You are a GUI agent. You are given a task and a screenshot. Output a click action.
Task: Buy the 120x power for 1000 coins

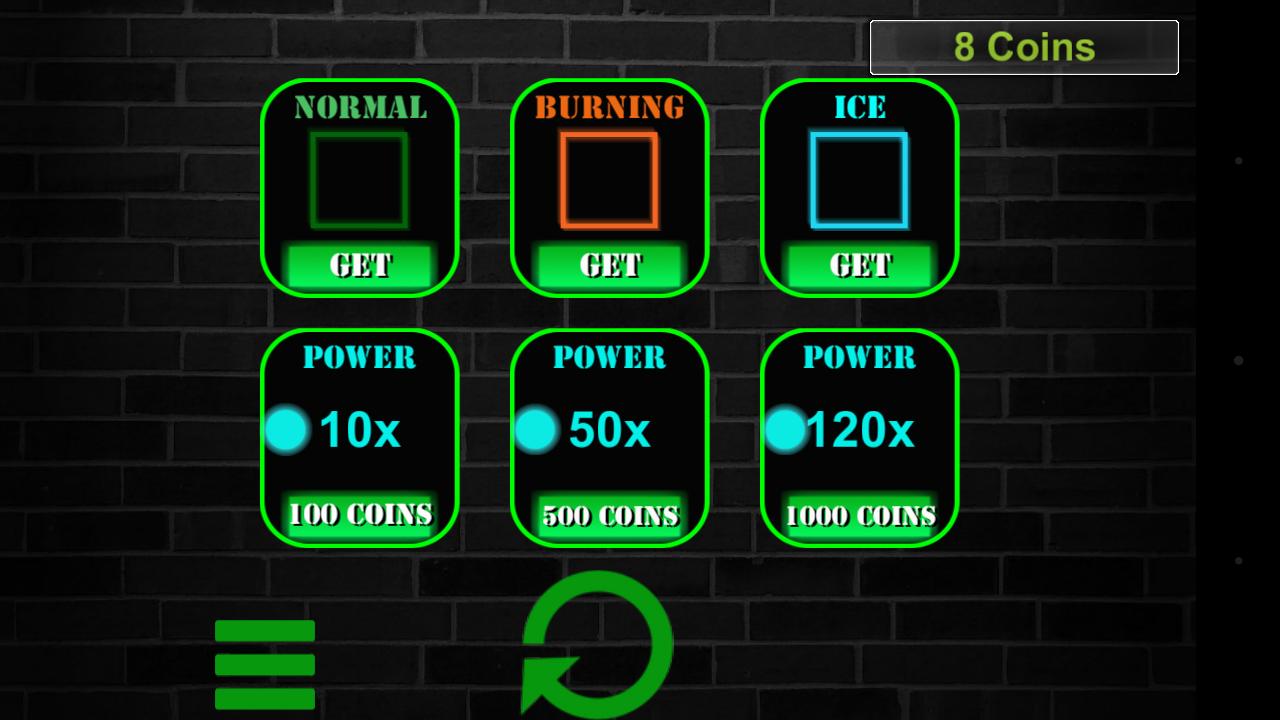pos(858,515)
